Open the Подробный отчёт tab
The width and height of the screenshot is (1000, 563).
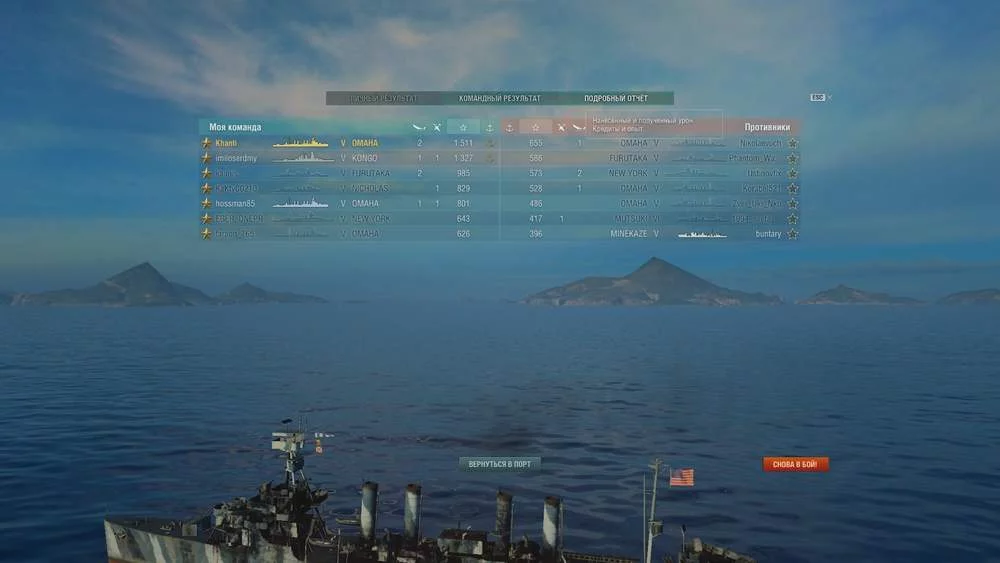point(616,99)
